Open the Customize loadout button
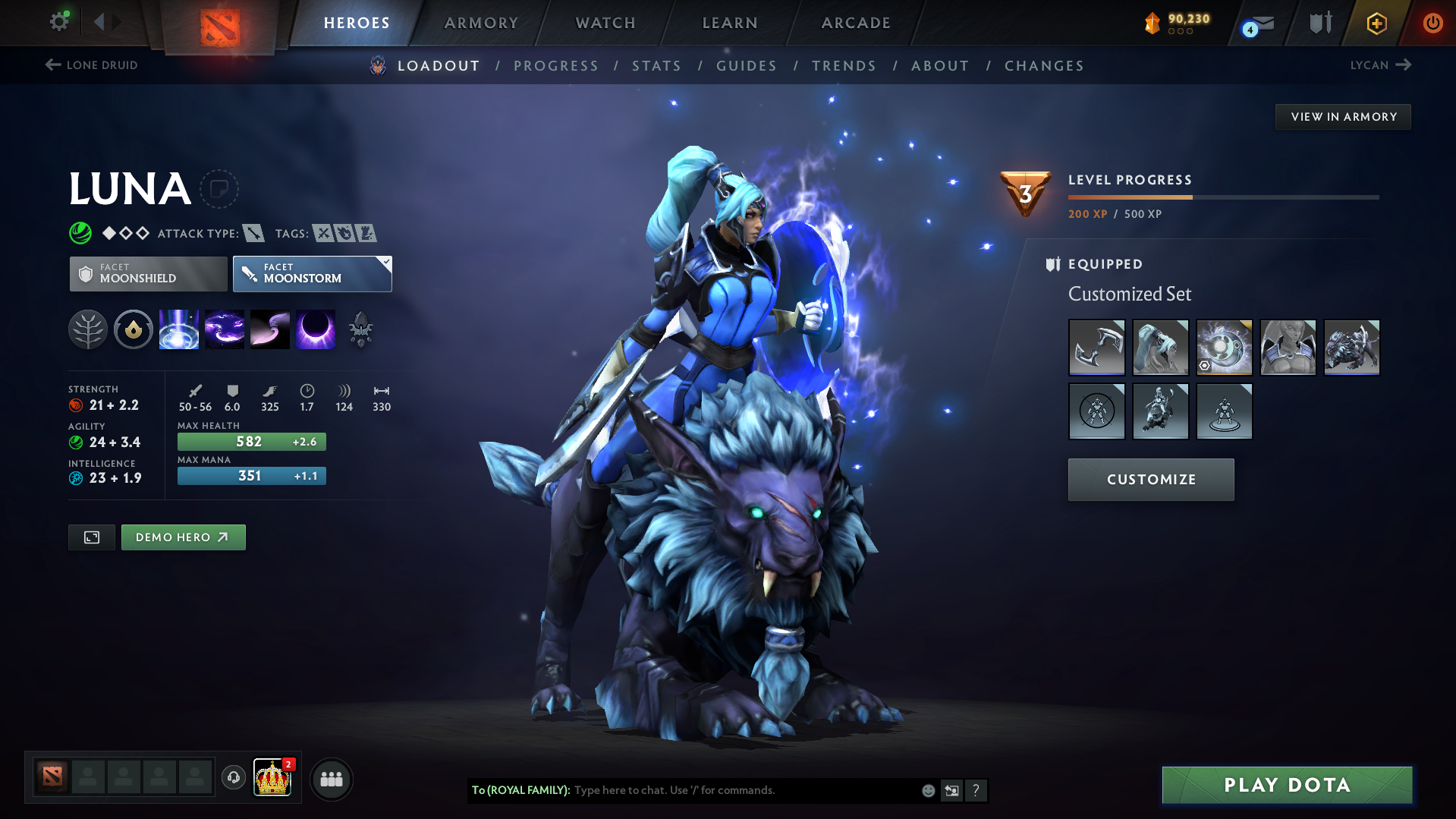 [x=1151, y=480]
